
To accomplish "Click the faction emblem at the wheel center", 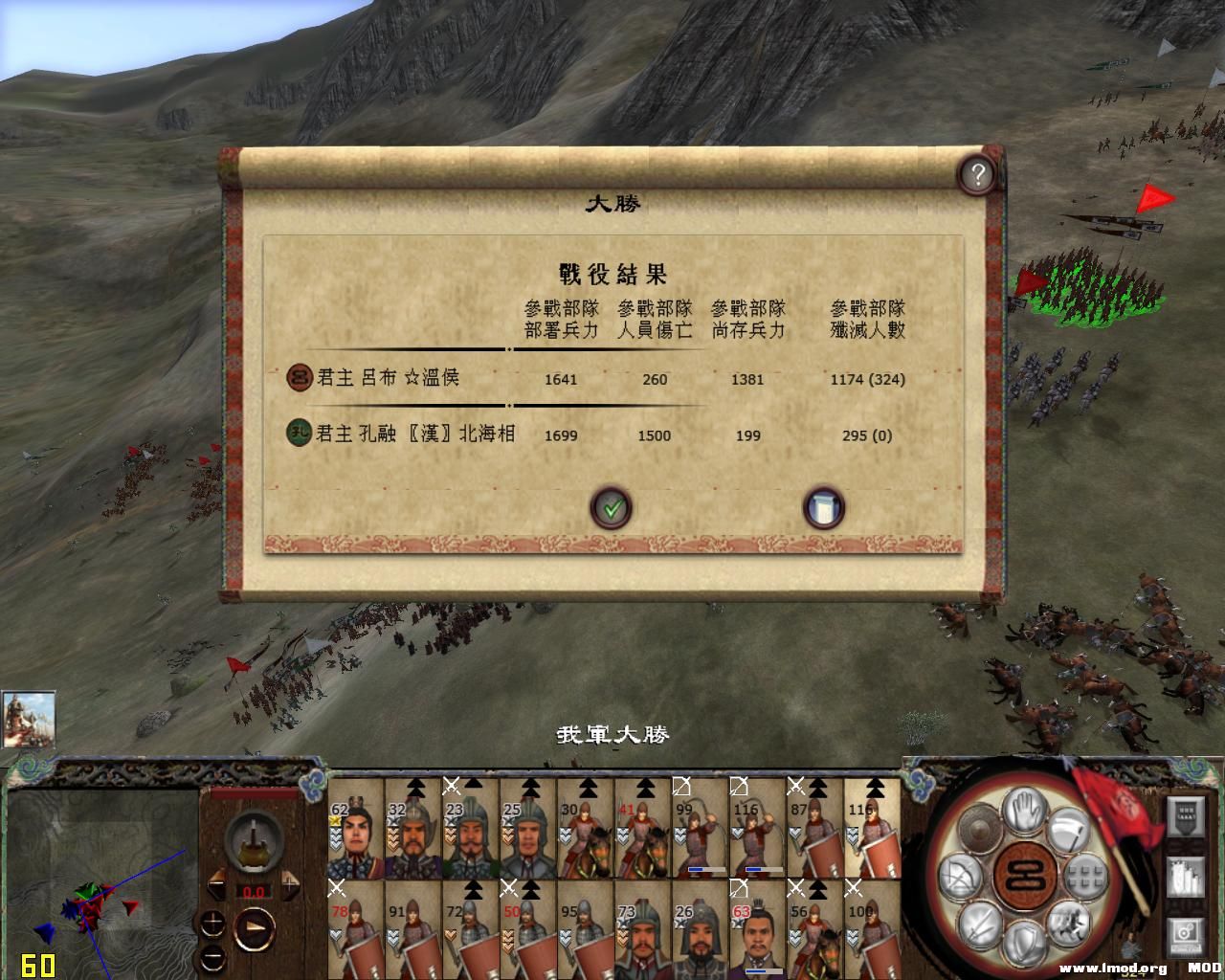I will coord(1024,876).
